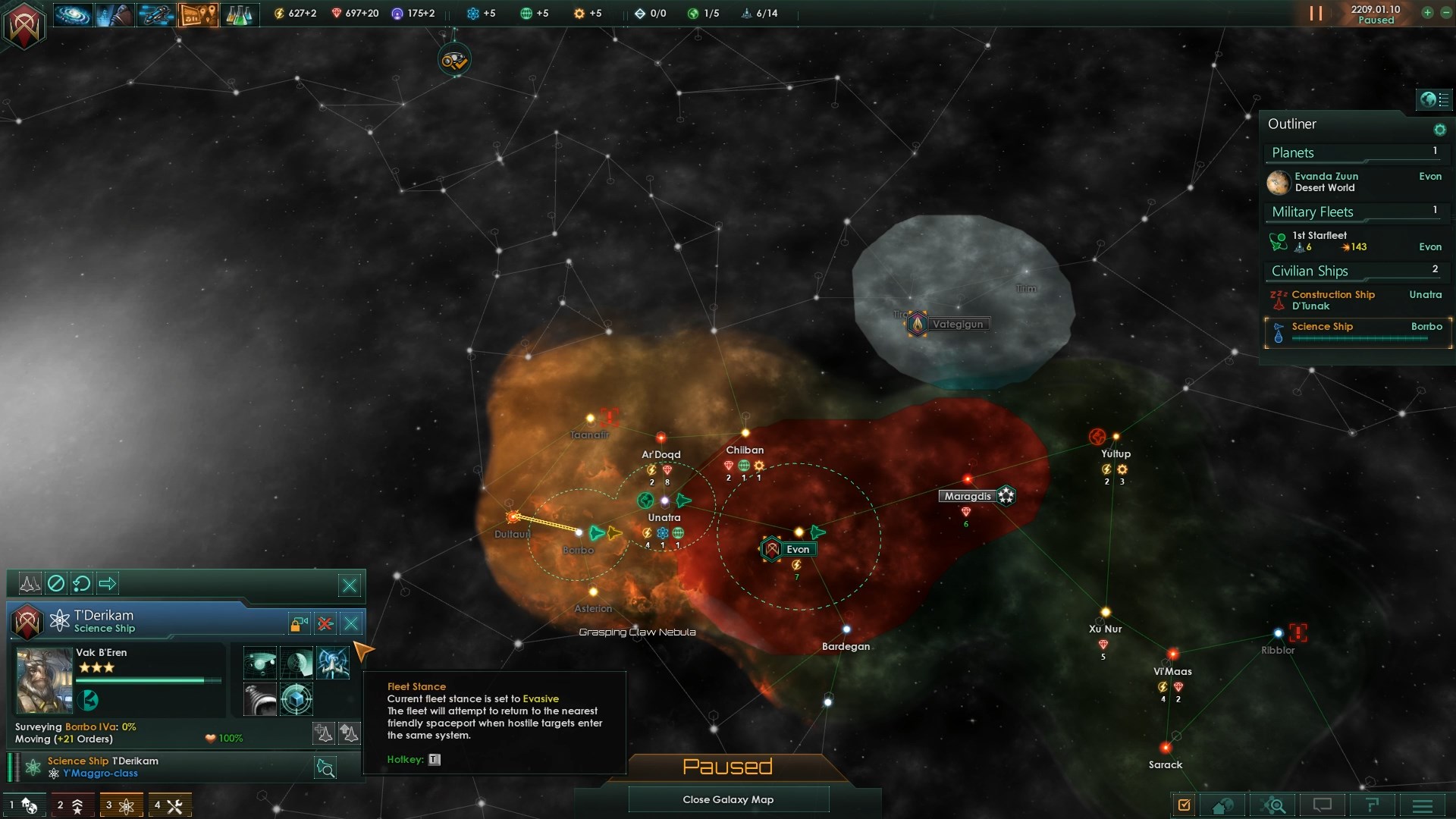Screen dimensions: 1456x819
Task: Close the T'Derikam science ship panel
Action: tap(351, 623)
